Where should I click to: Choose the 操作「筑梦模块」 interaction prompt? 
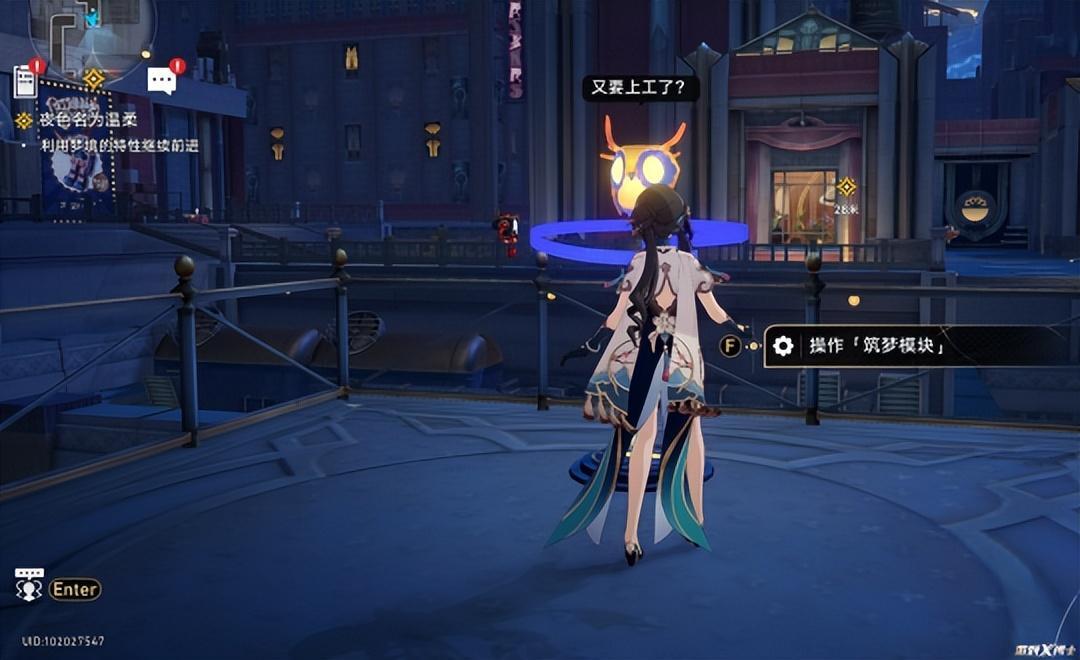876,346
